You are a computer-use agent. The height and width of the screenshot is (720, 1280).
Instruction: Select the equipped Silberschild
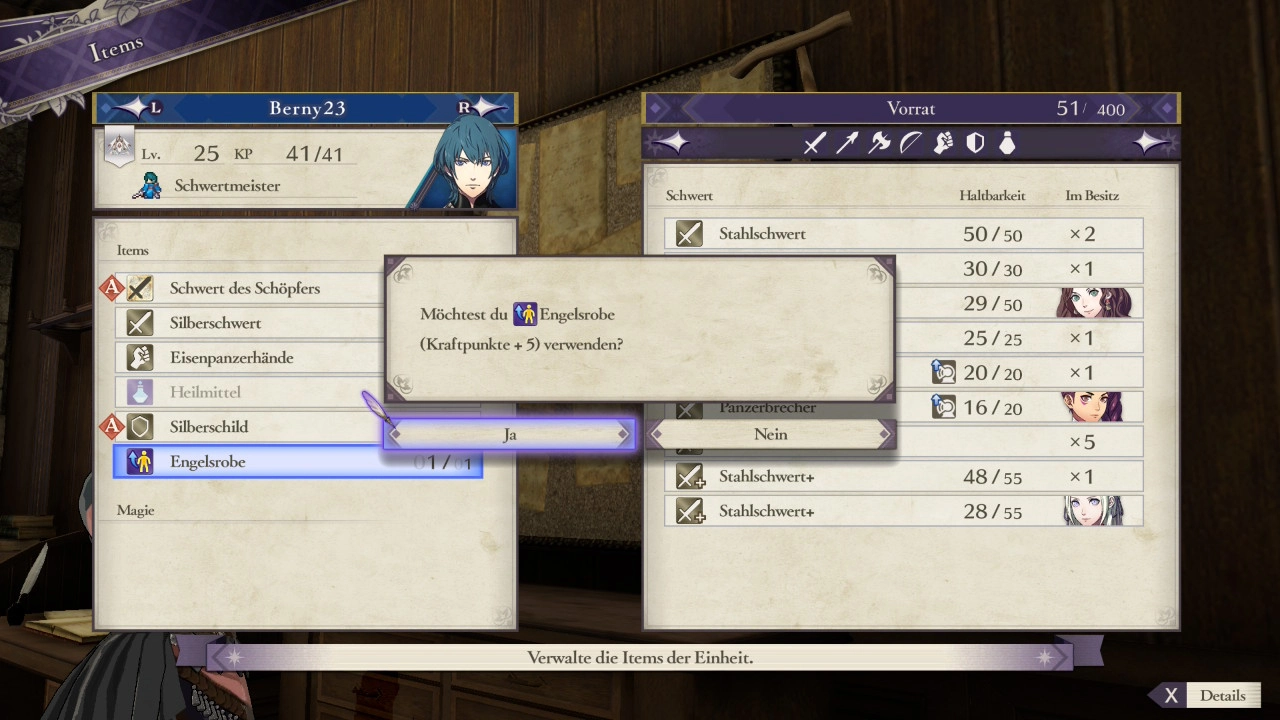(x=209, y=427)
